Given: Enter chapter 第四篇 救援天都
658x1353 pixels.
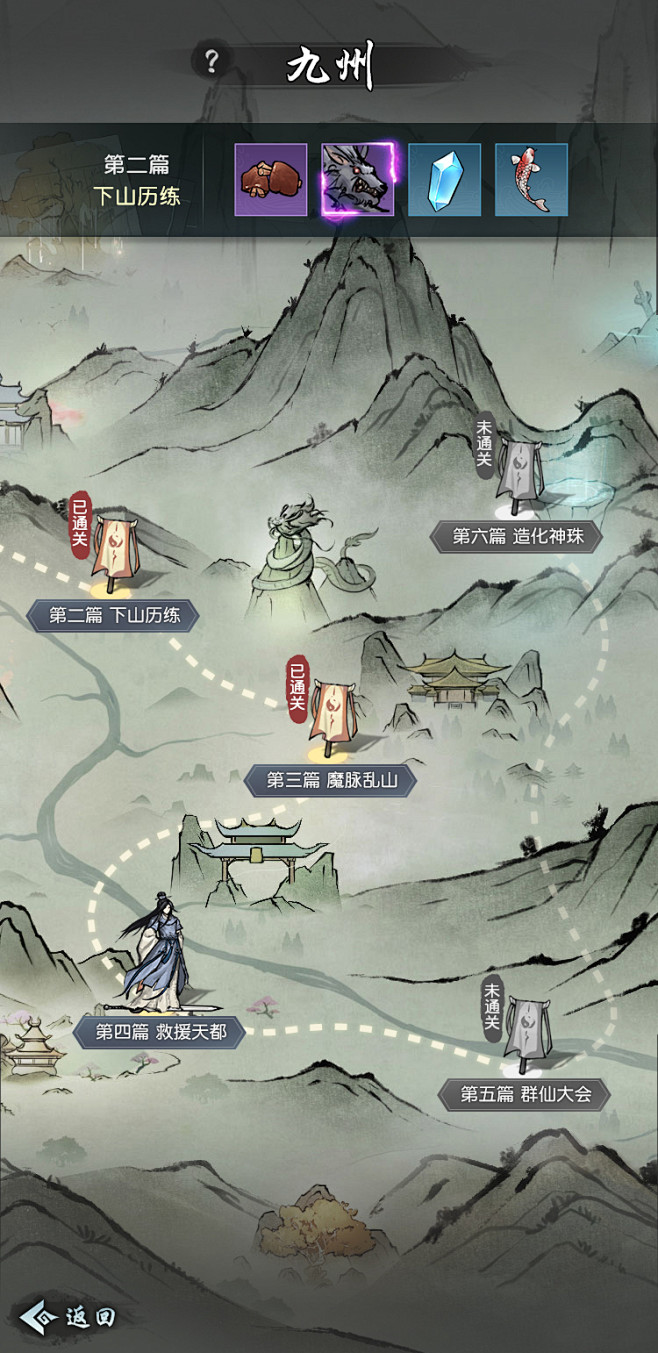Looking at the screenshot, I should (158, 1032).
